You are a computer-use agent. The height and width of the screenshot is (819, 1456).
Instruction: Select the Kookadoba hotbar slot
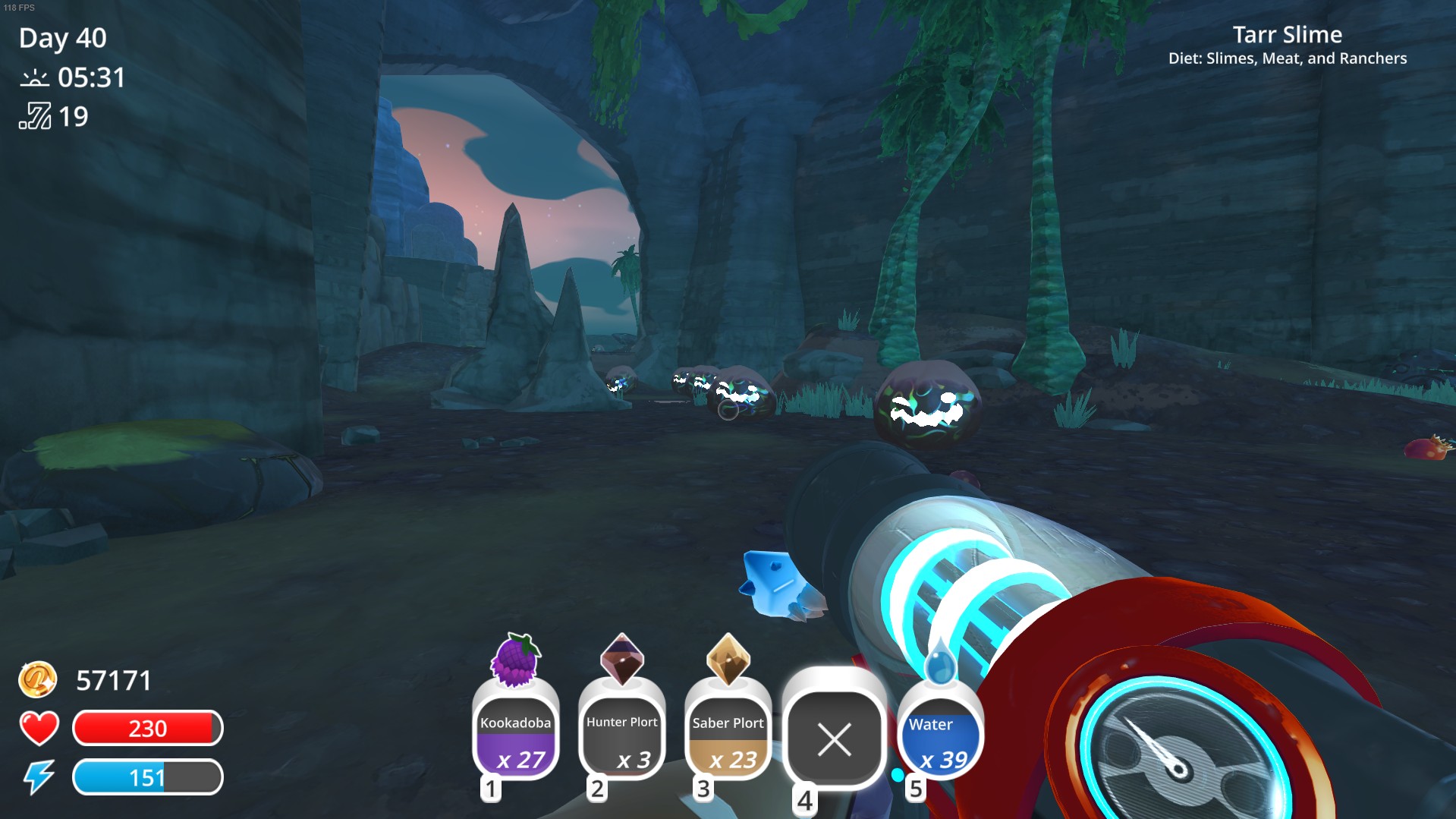(x=516, y=737)
